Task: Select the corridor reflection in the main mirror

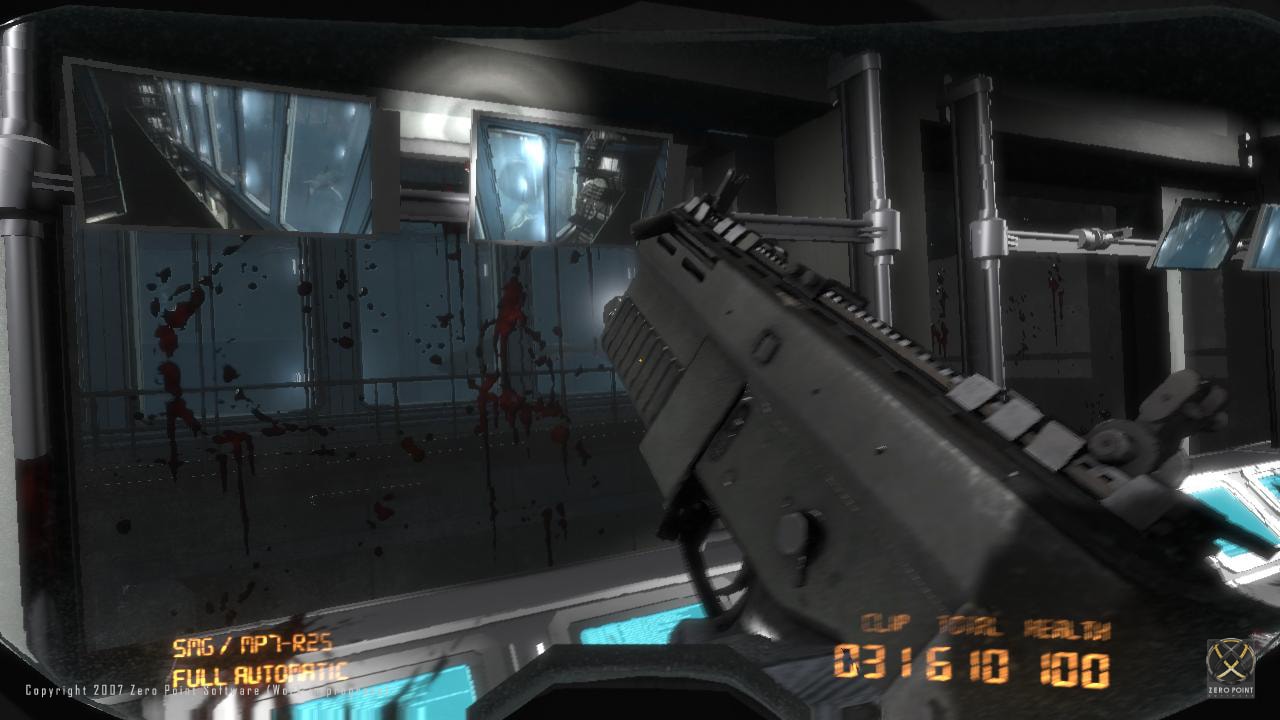Action: click(x=300, y=400)
